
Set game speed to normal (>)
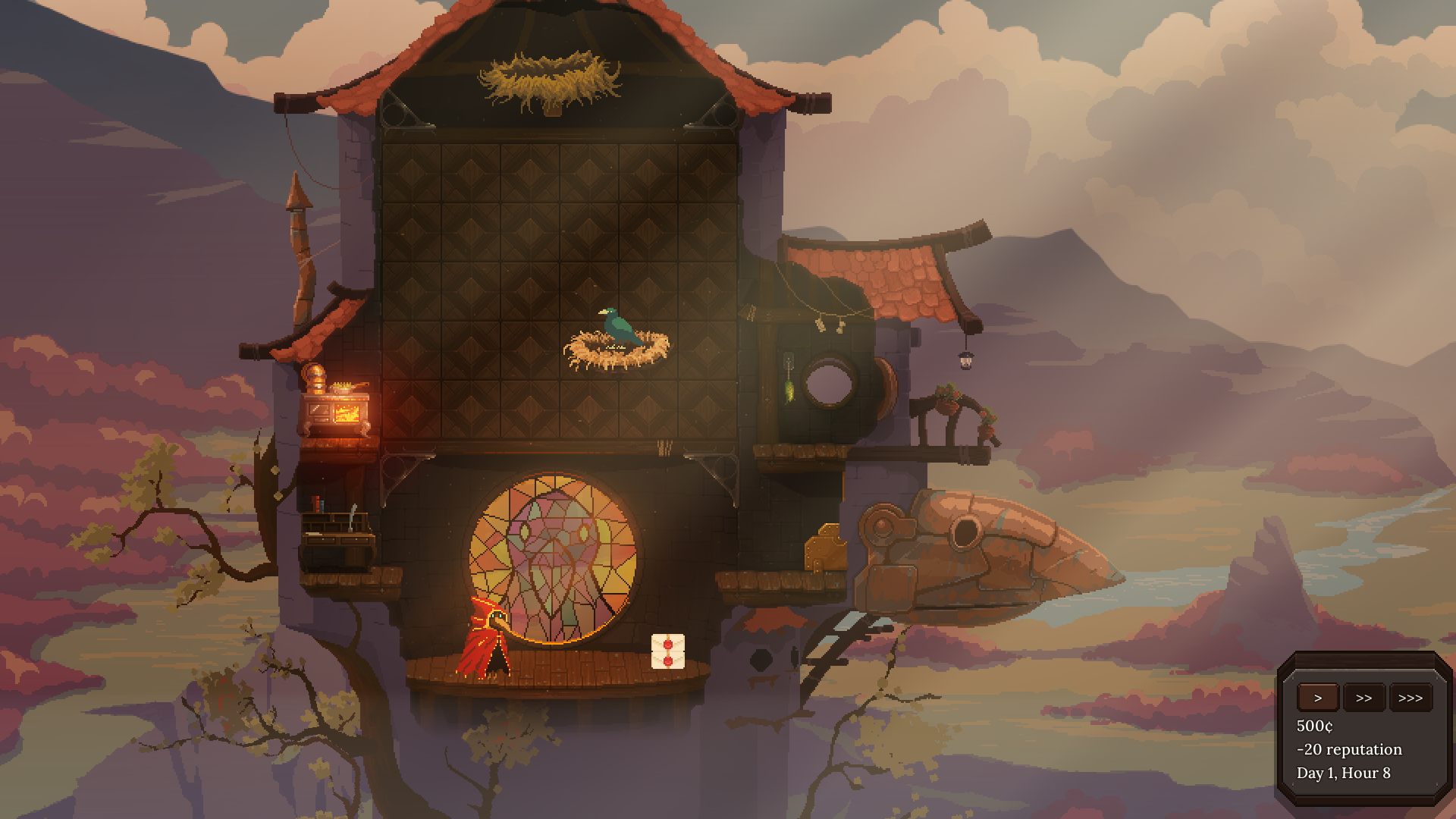coord(1318,698)
